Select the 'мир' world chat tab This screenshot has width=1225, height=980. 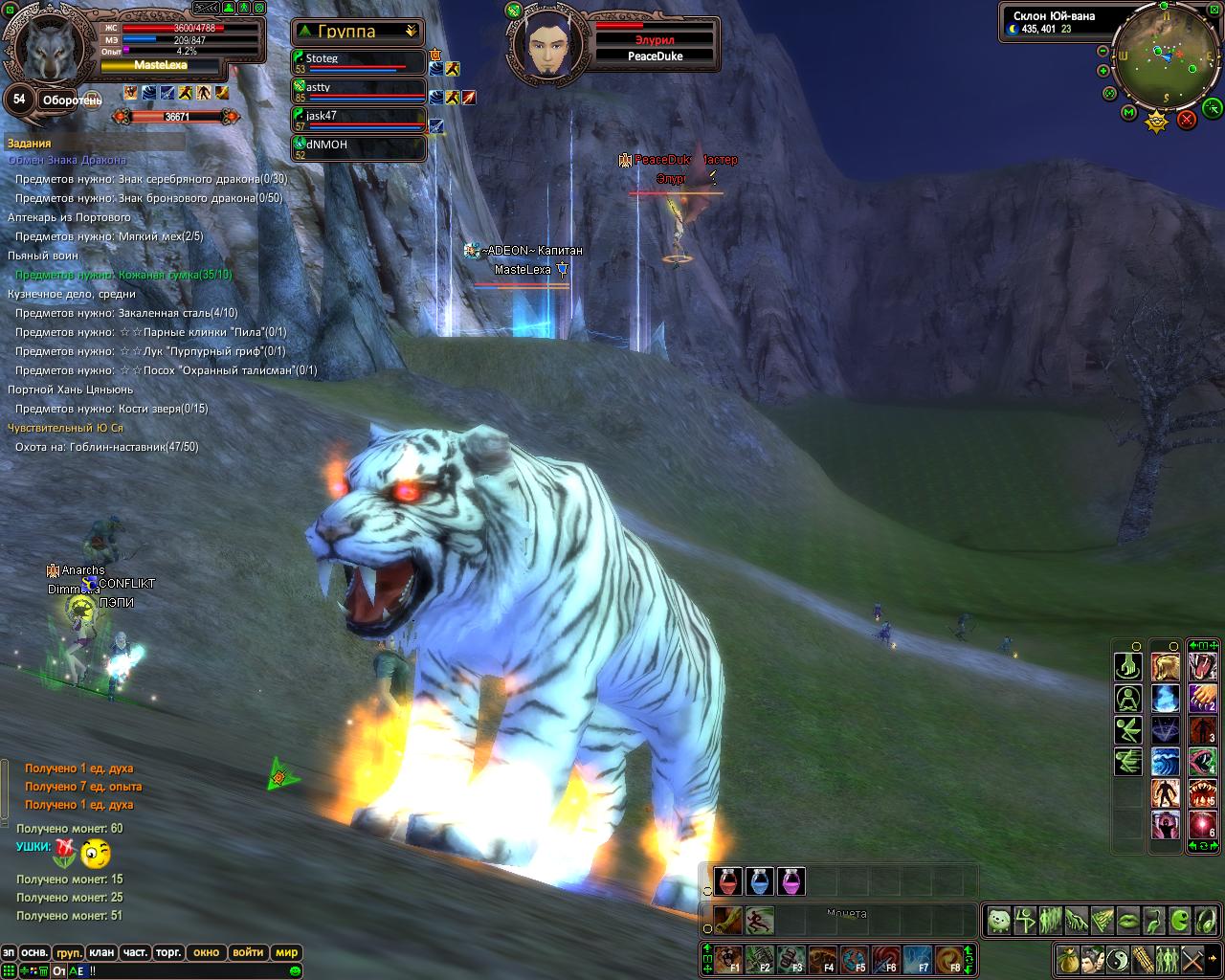pos(286,952)
